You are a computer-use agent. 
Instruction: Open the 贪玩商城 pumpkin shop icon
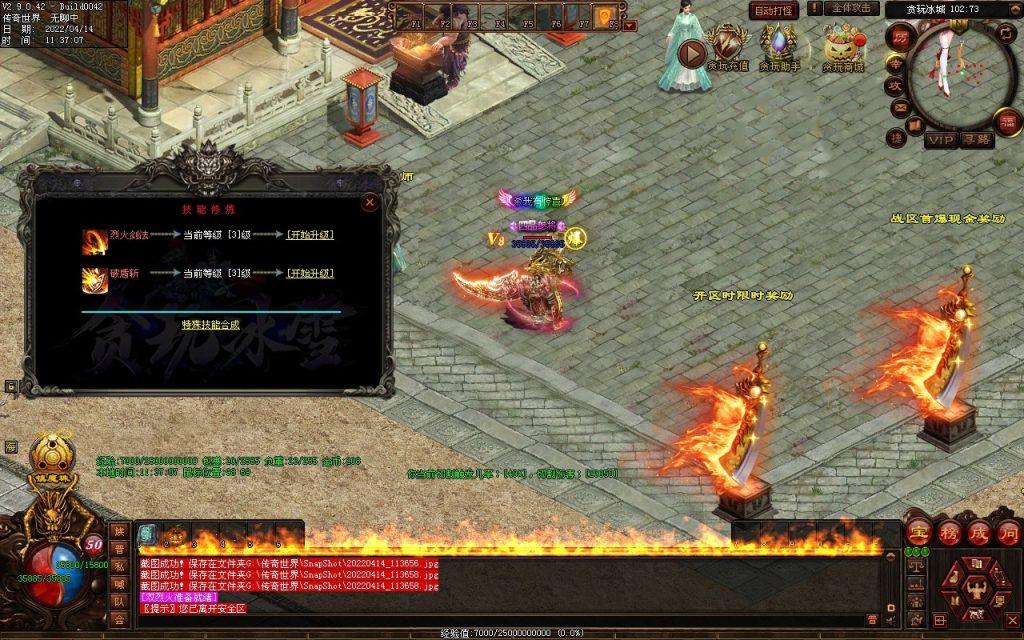[x=843, y=48]
